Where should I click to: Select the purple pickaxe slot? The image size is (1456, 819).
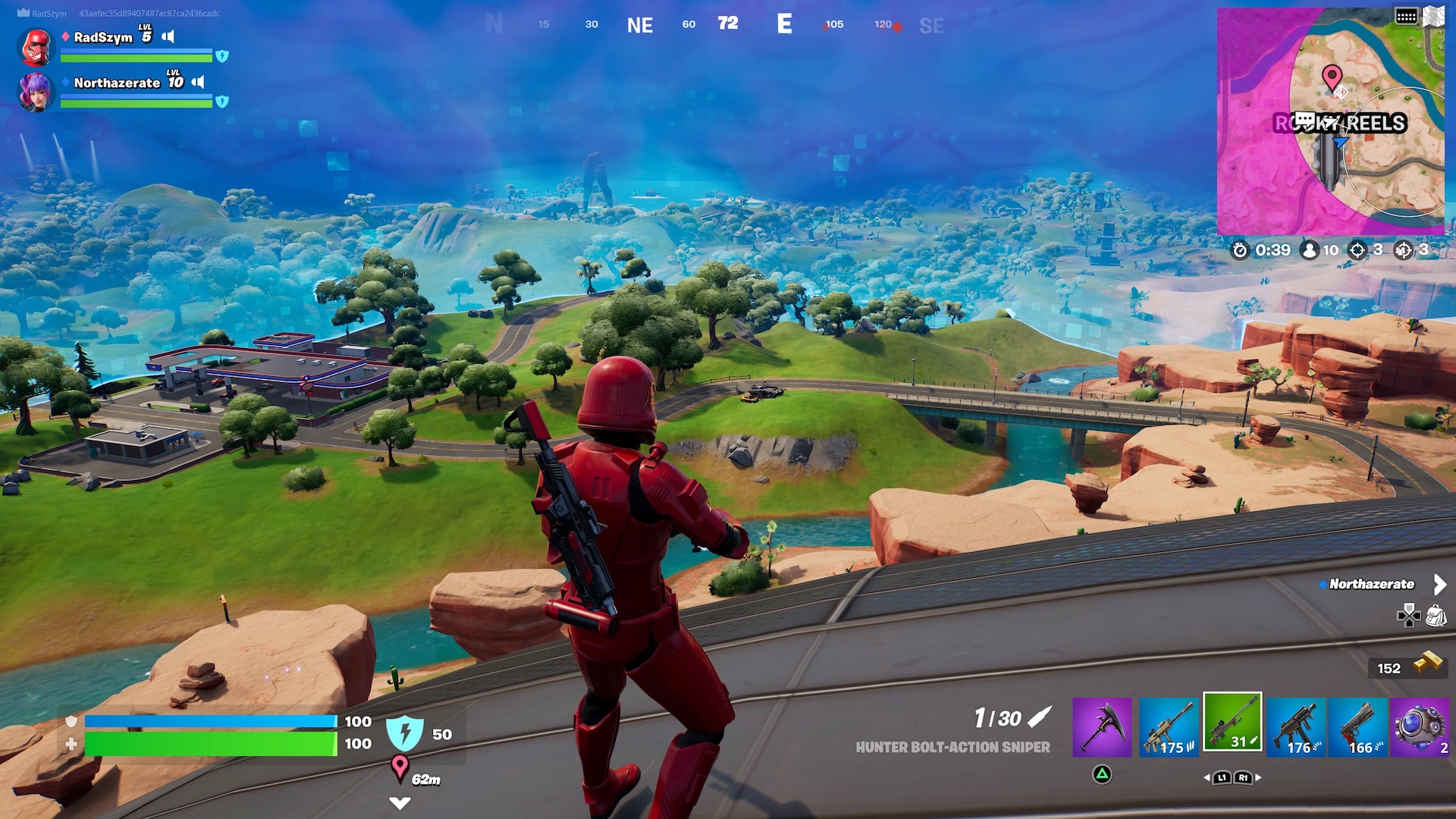(1102, 726)
